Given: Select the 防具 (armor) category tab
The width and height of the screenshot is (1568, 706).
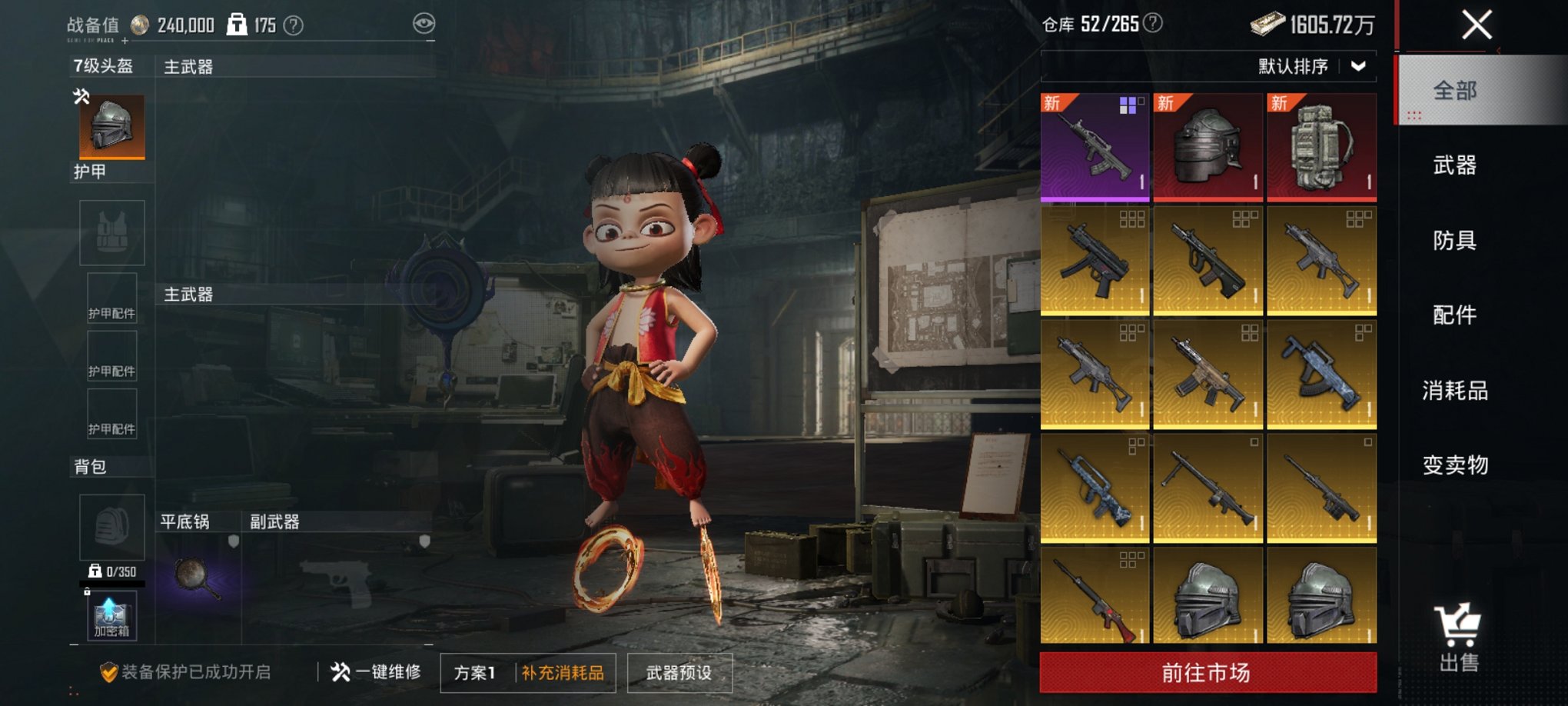Looking at the screenshot, I should [x=1454, y=241].
